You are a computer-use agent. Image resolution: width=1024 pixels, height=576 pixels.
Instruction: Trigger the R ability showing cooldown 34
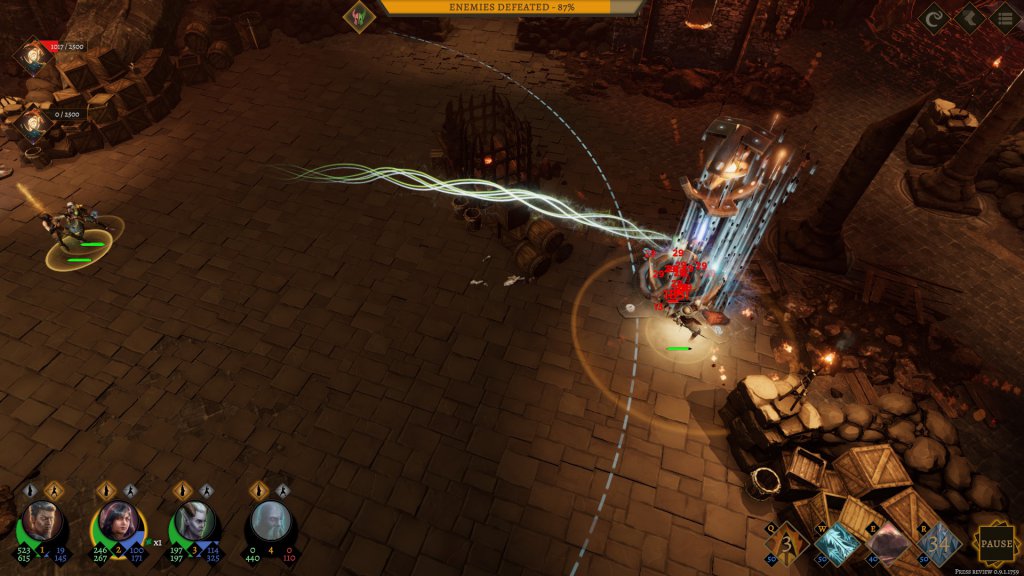(x=936, y=544)
